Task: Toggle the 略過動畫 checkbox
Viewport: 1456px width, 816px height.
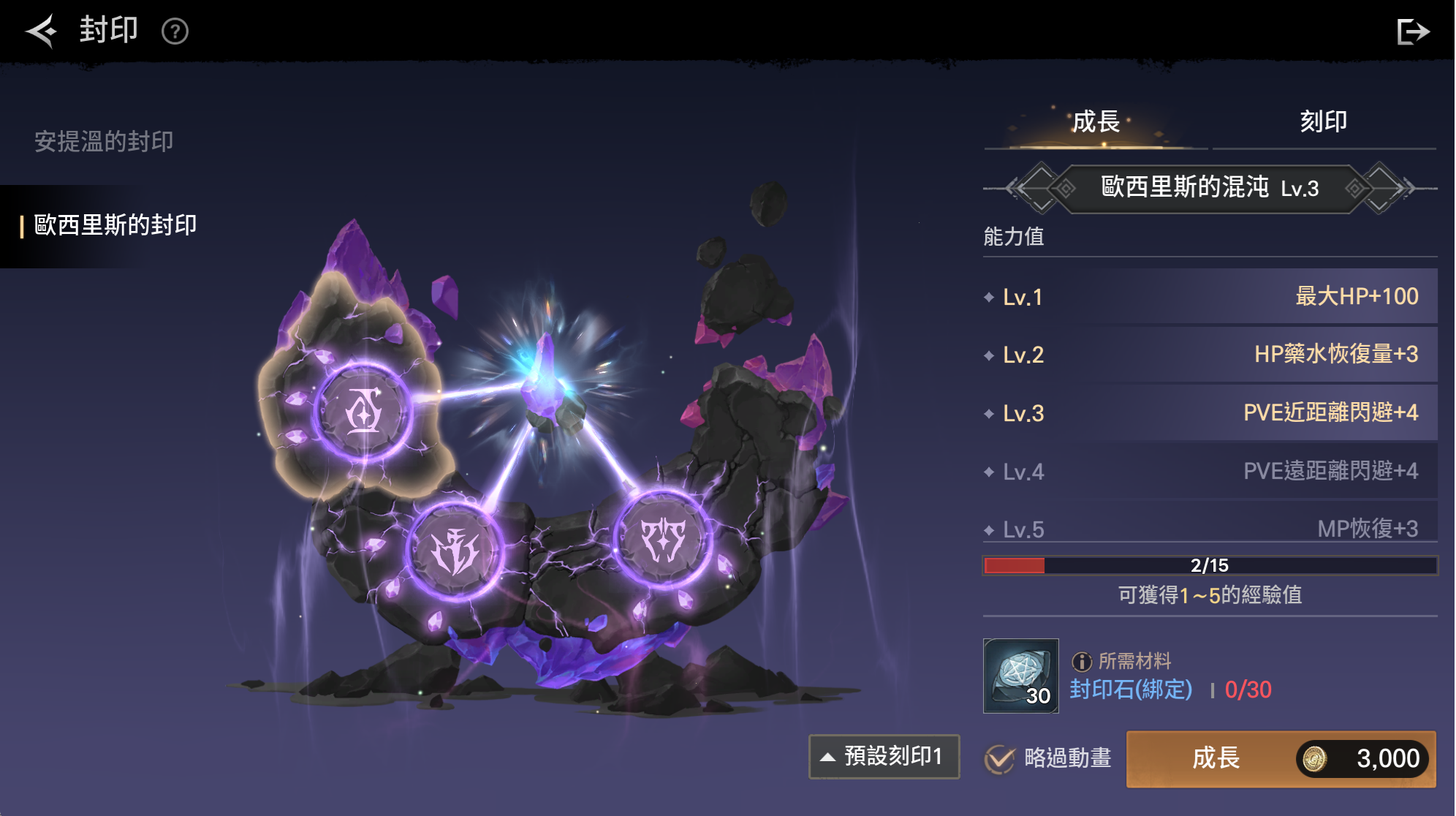Action: [x=999, y=759]
